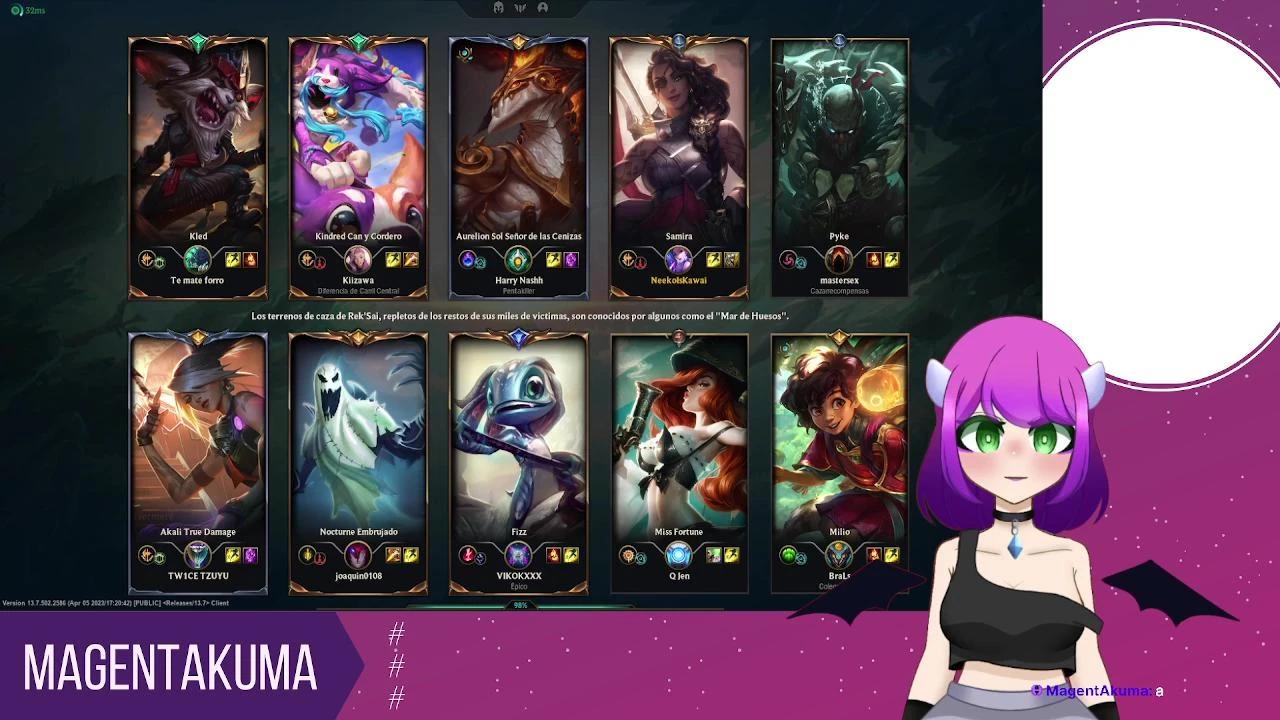Click the TW1CE TZUYU player name
The image size is (1280, 720).
tap(197, 576)
